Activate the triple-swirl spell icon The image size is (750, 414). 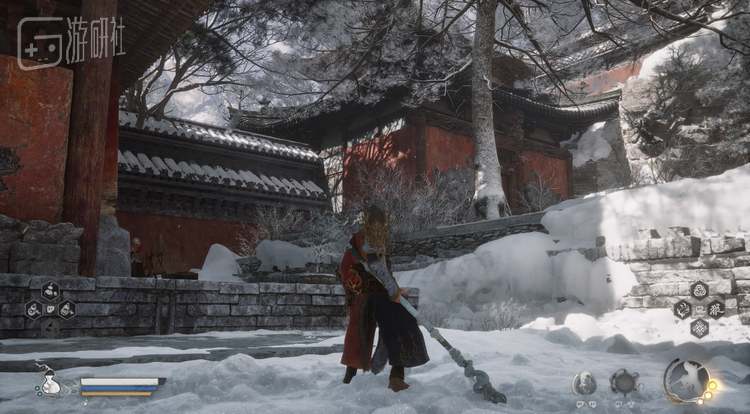click(700, 290)
